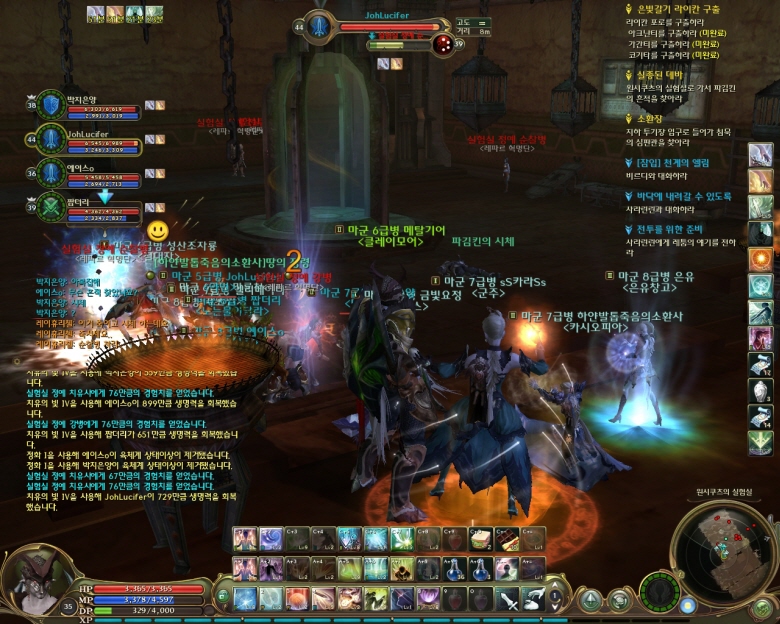Open the 전투를 위한 준비 quest
The width and height of the screenshot is (780, 624).
(x=671, y=228)
